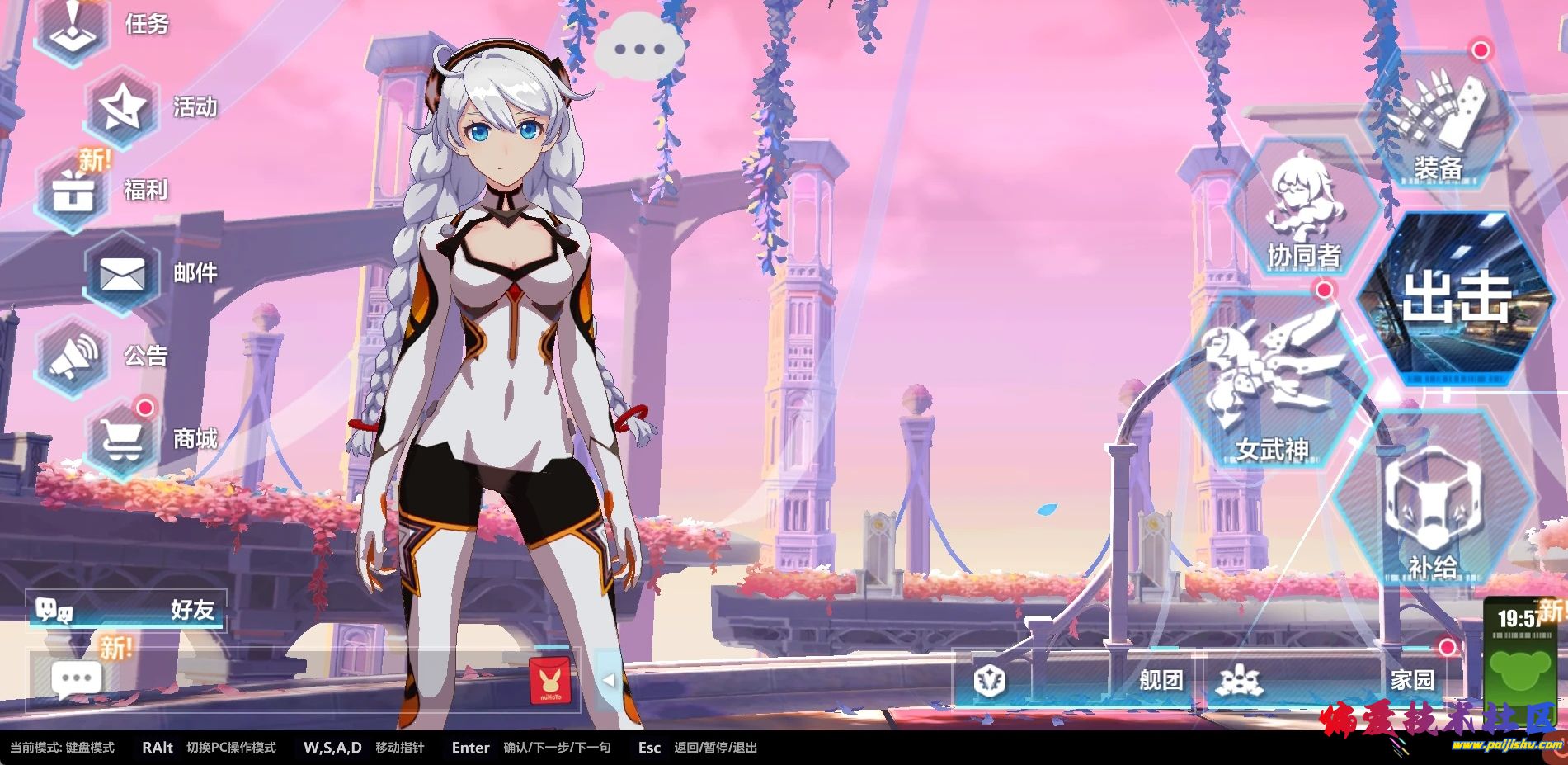Launch the 出击 sortie button
The height and width of the screenshot is (765, 1568).
(1456, 297)
